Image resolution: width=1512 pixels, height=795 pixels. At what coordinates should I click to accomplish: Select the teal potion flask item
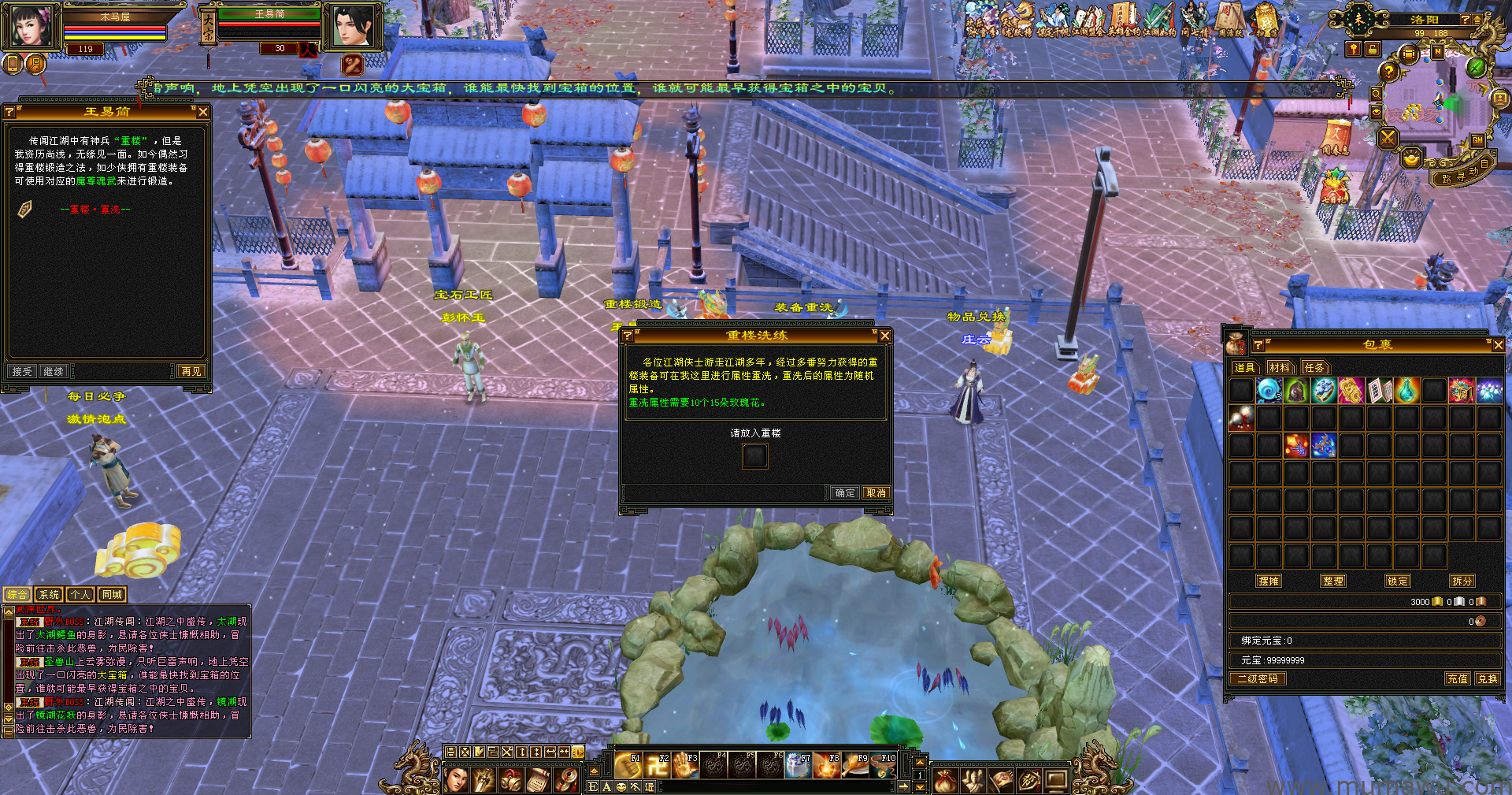tap(1406, 390)
